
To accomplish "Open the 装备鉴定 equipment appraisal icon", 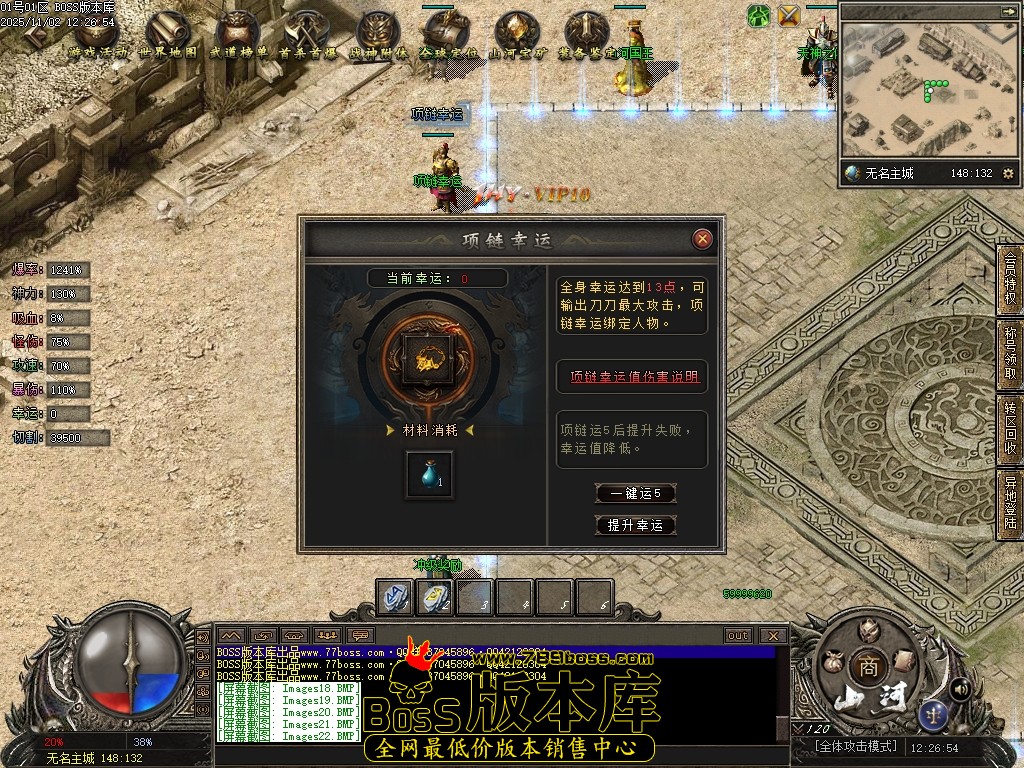I will click(x=586, y=34).
